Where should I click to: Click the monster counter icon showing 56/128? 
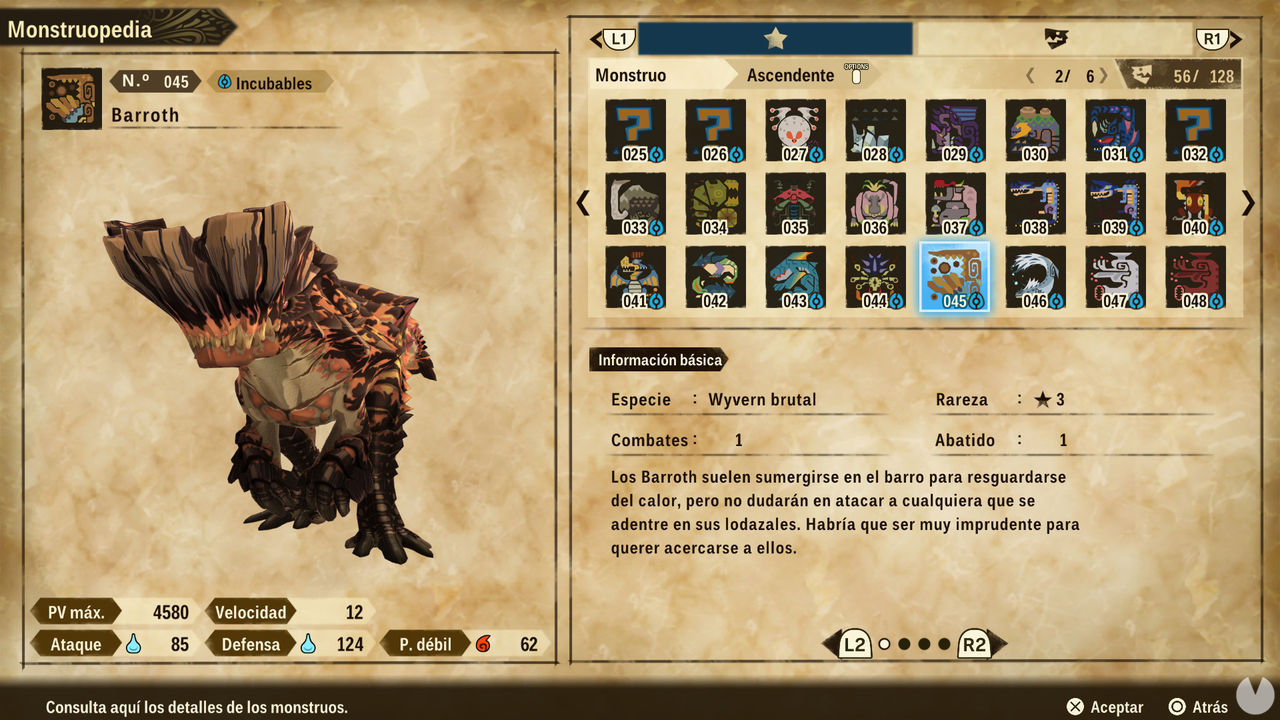[x=1186, y=74]
